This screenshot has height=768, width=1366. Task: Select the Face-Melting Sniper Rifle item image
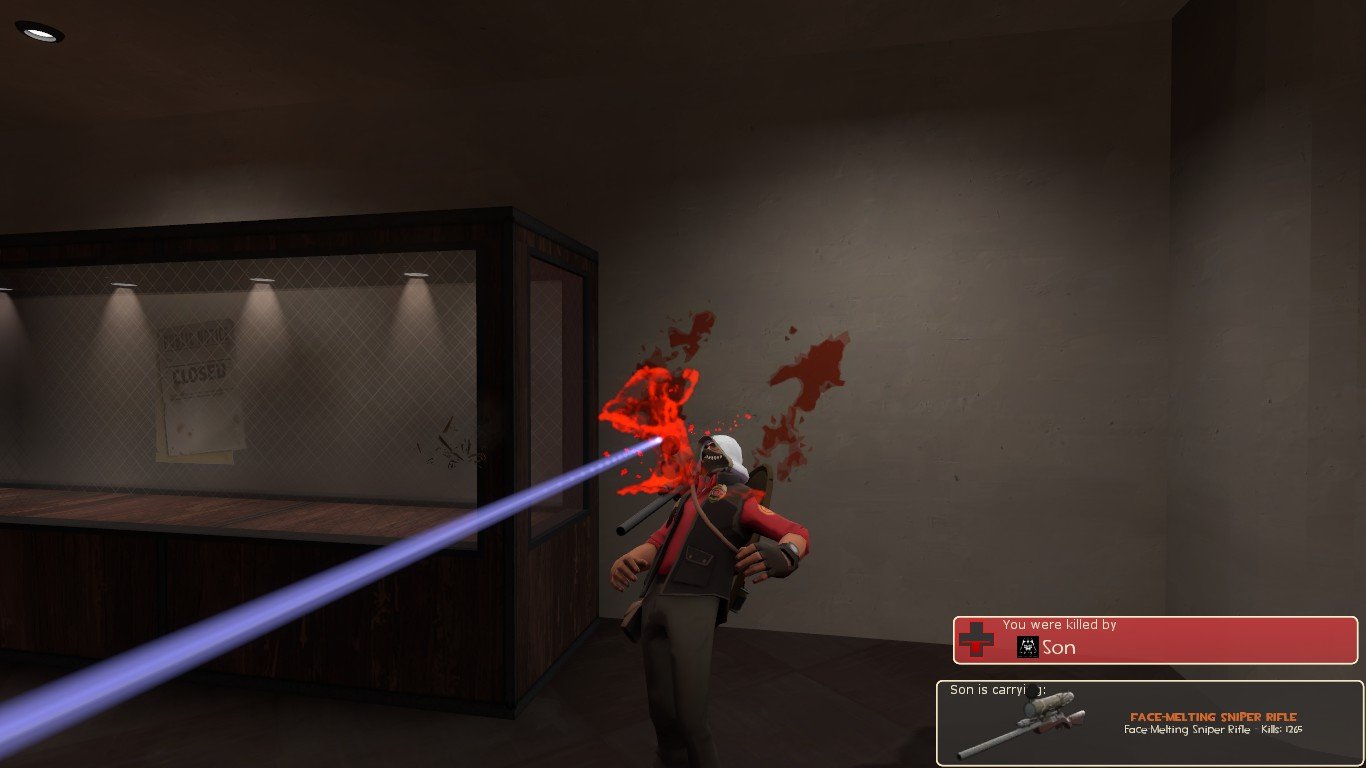pyautogui.click(x=1022, y=724)
